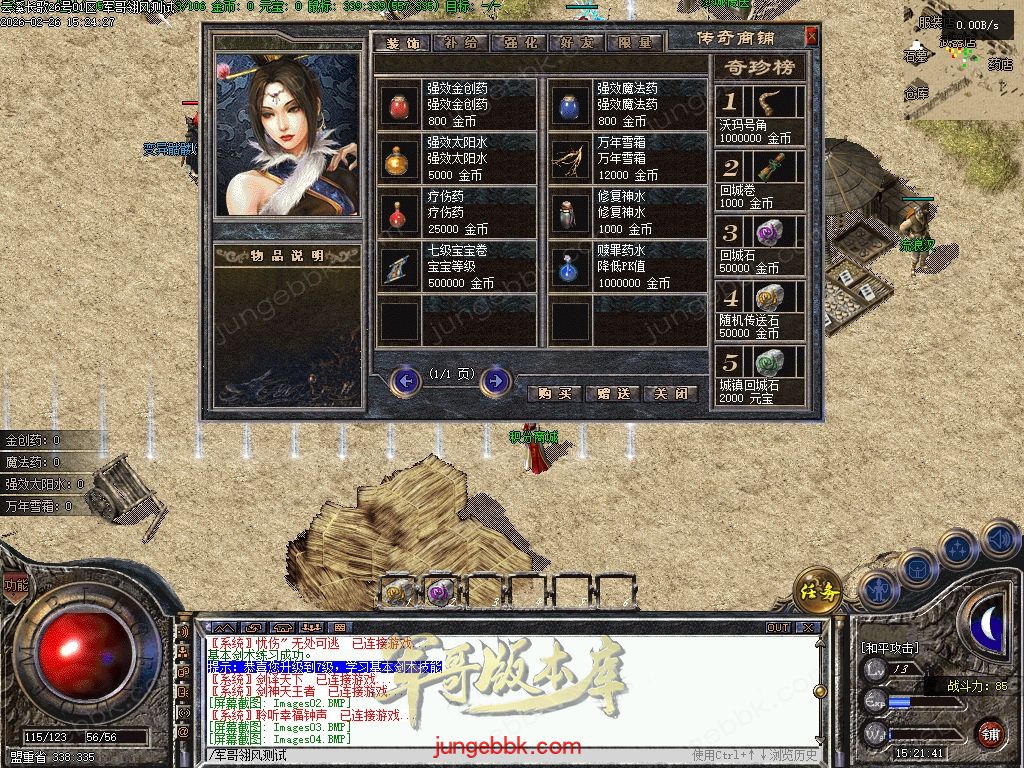Click the 赠送 gift button
This screenshot has height=768, width=1024.
coord(612,393)
